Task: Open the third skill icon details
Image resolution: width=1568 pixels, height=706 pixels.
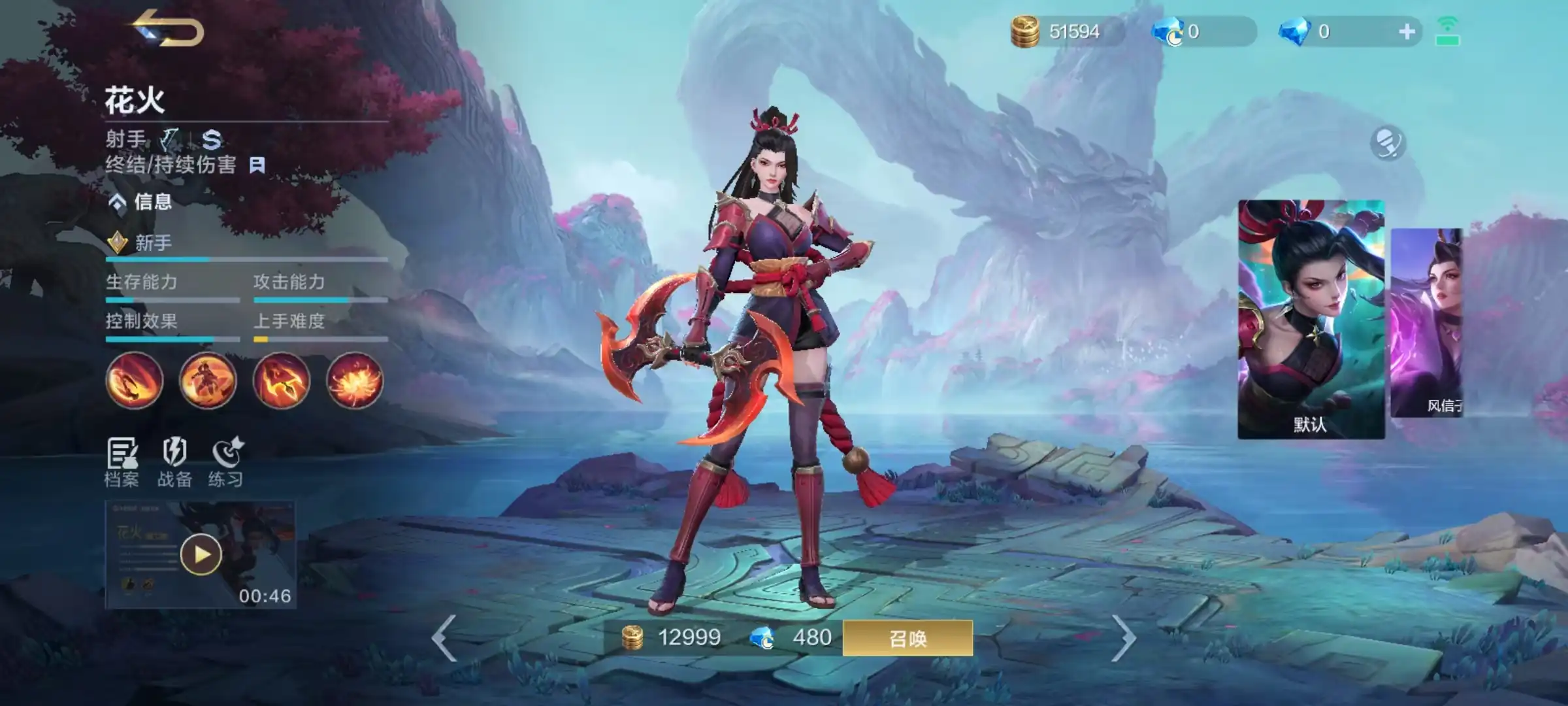Action: (x=281, y=381)
